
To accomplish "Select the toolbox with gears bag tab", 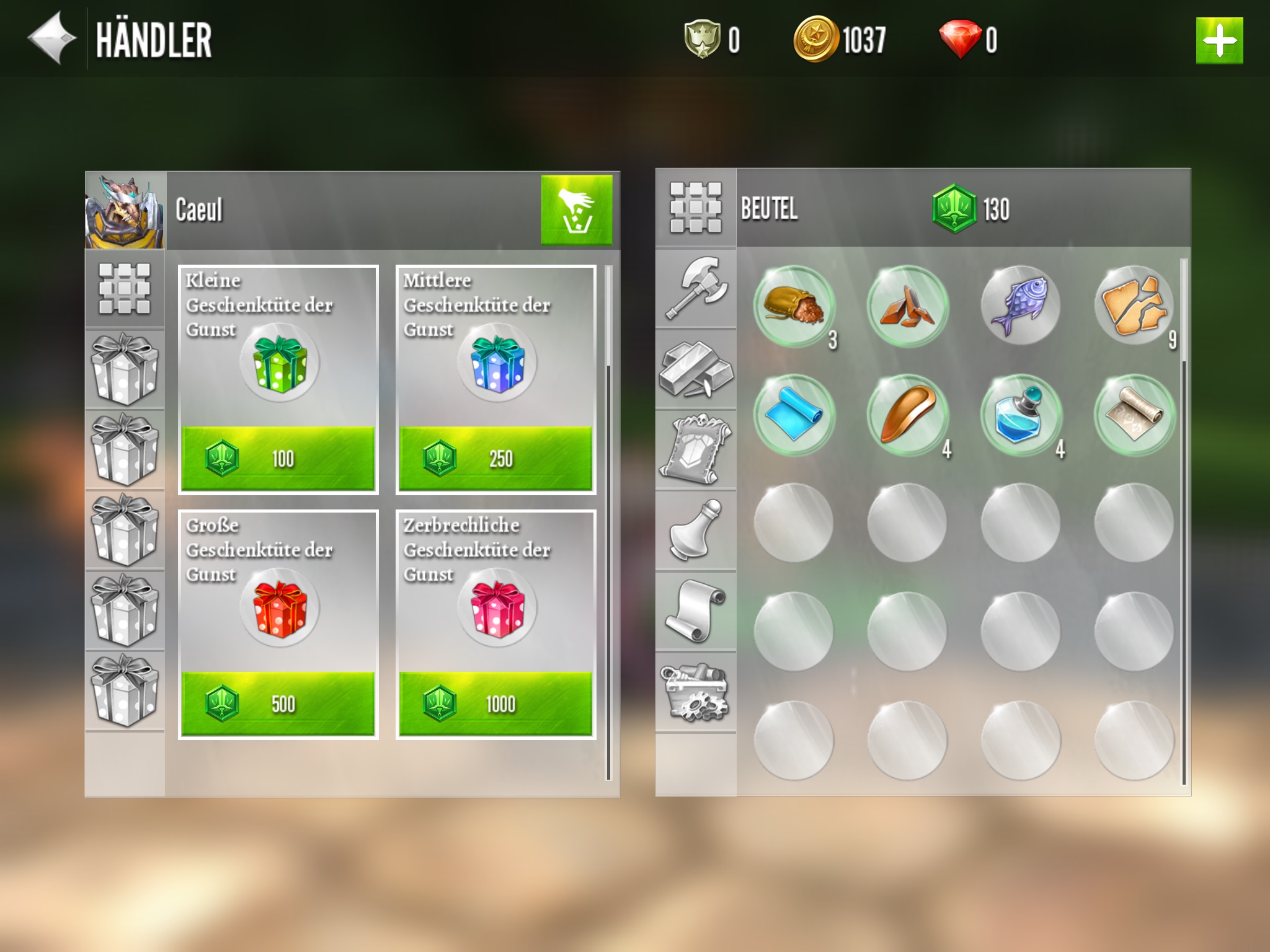I will [696, 692].
